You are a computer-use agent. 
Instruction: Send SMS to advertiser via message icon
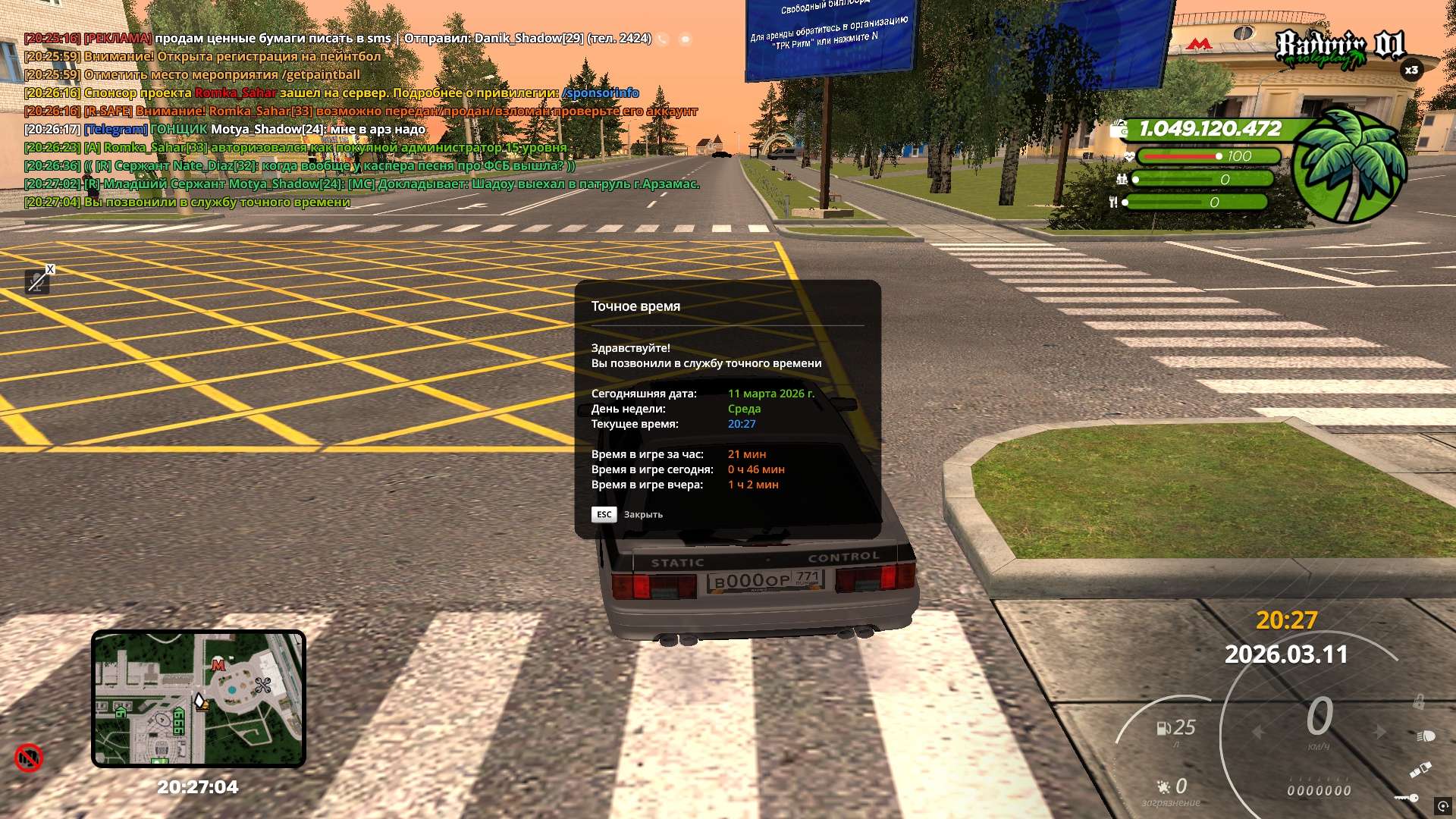tap(685, 39)
